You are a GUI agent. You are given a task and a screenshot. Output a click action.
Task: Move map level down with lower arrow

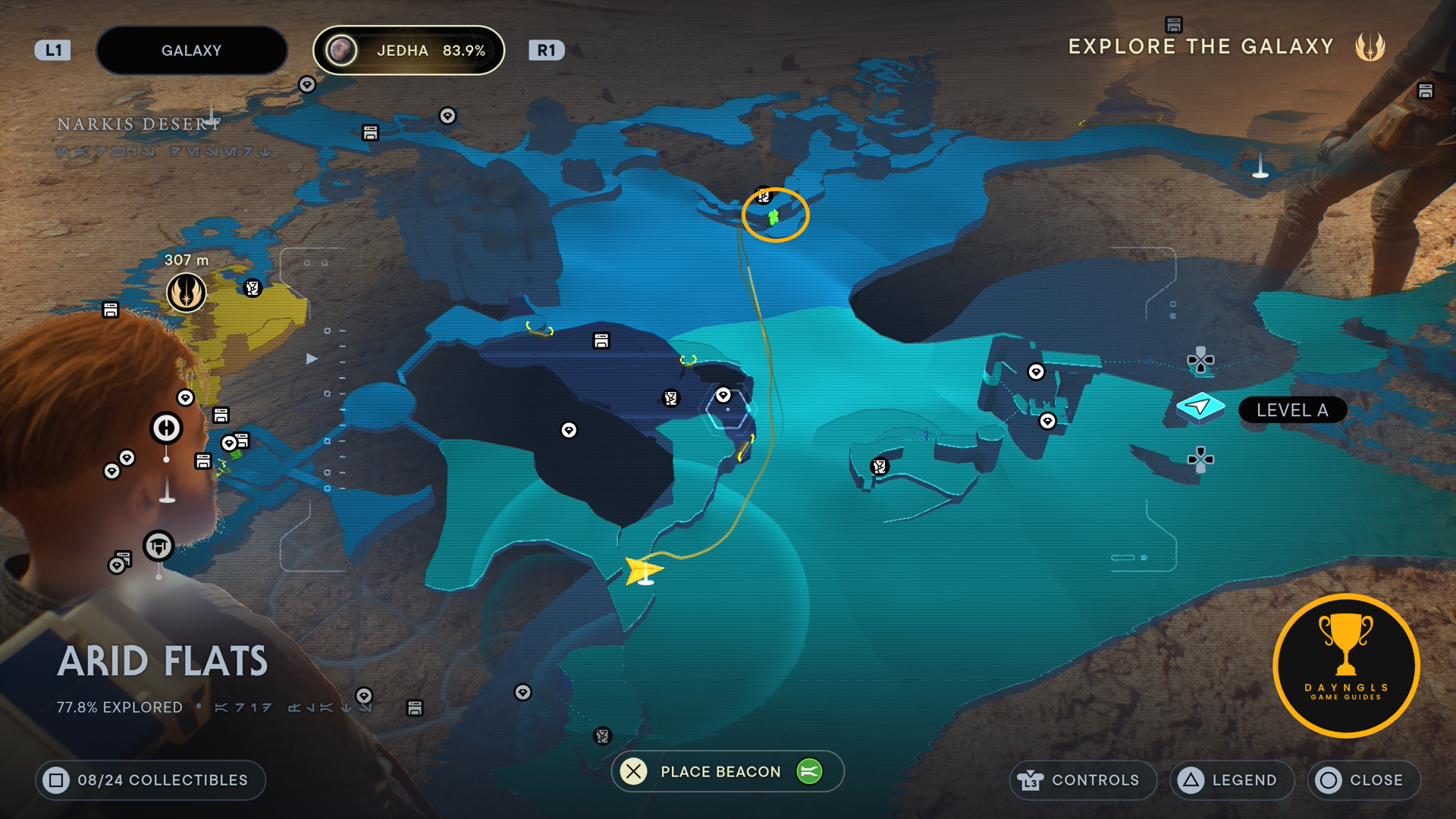[x=1200, y=459]
